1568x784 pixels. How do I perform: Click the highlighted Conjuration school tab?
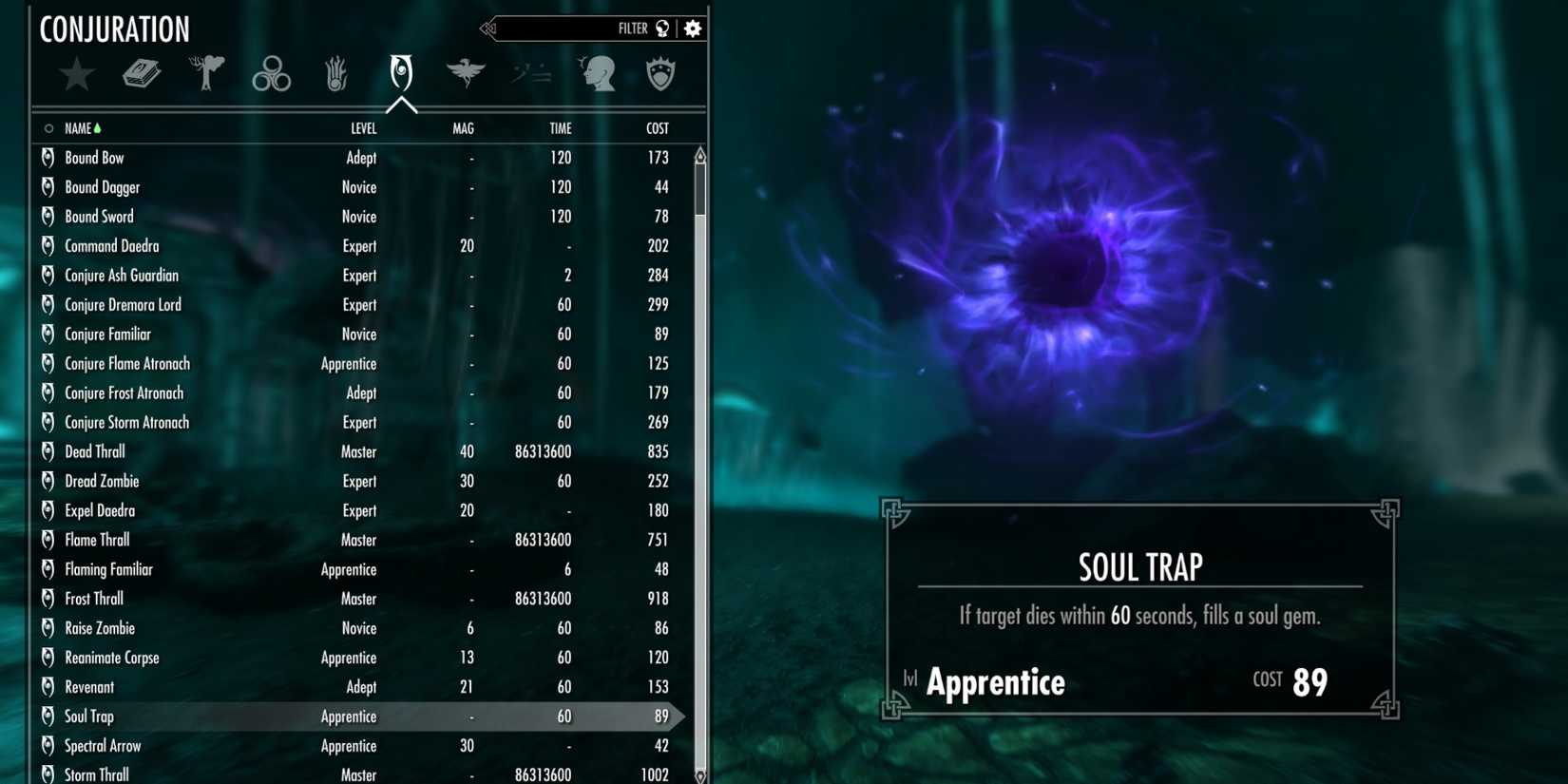pyautogui.click(x=400, y=74)
